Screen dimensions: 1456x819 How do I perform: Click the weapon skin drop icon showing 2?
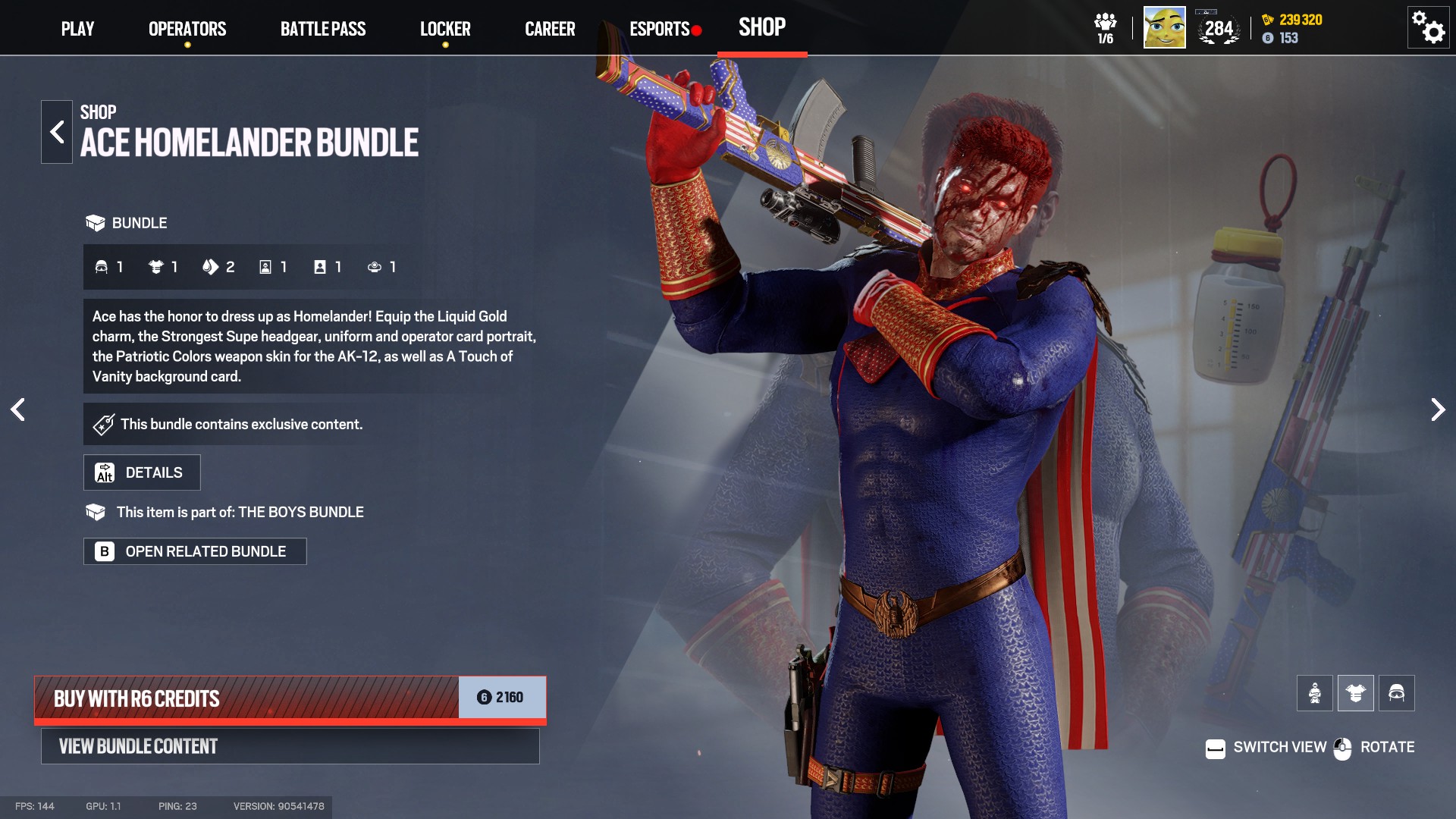click(211, 267)
